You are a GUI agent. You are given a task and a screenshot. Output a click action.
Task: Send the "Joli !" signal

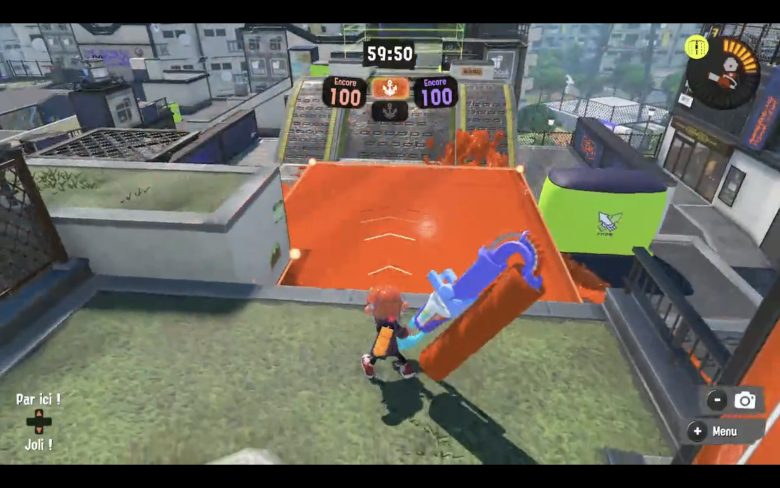point(38,445)
